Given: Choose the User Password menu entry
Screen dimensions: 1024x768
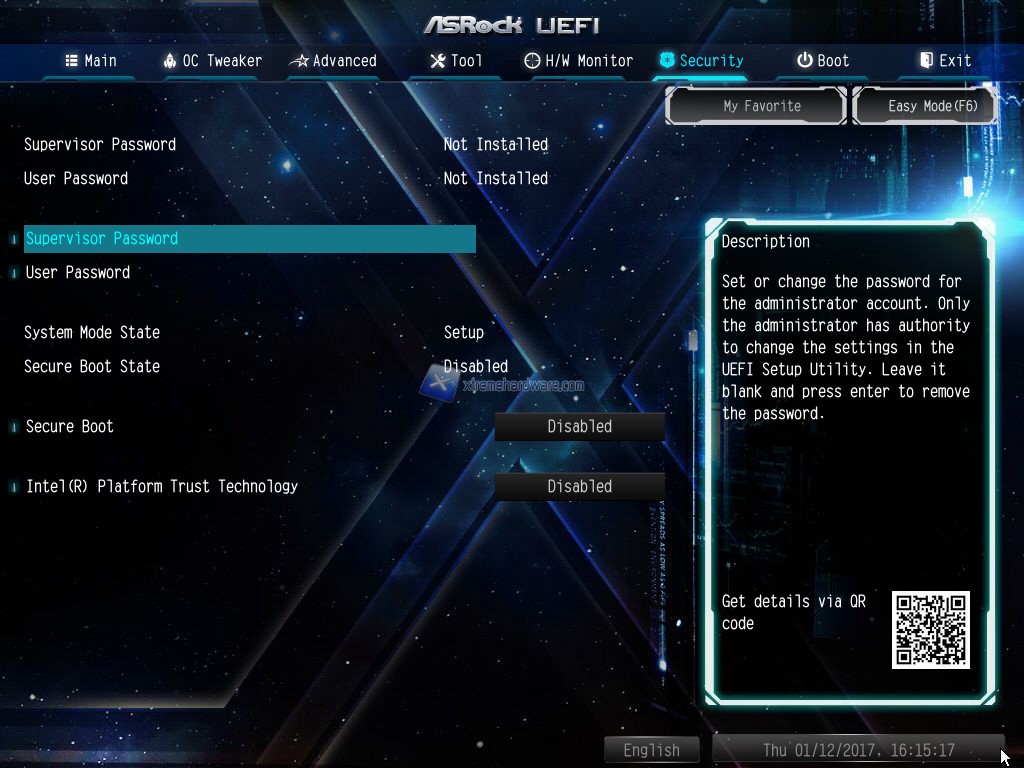Looking at the screenshot, I should (78, 273).
